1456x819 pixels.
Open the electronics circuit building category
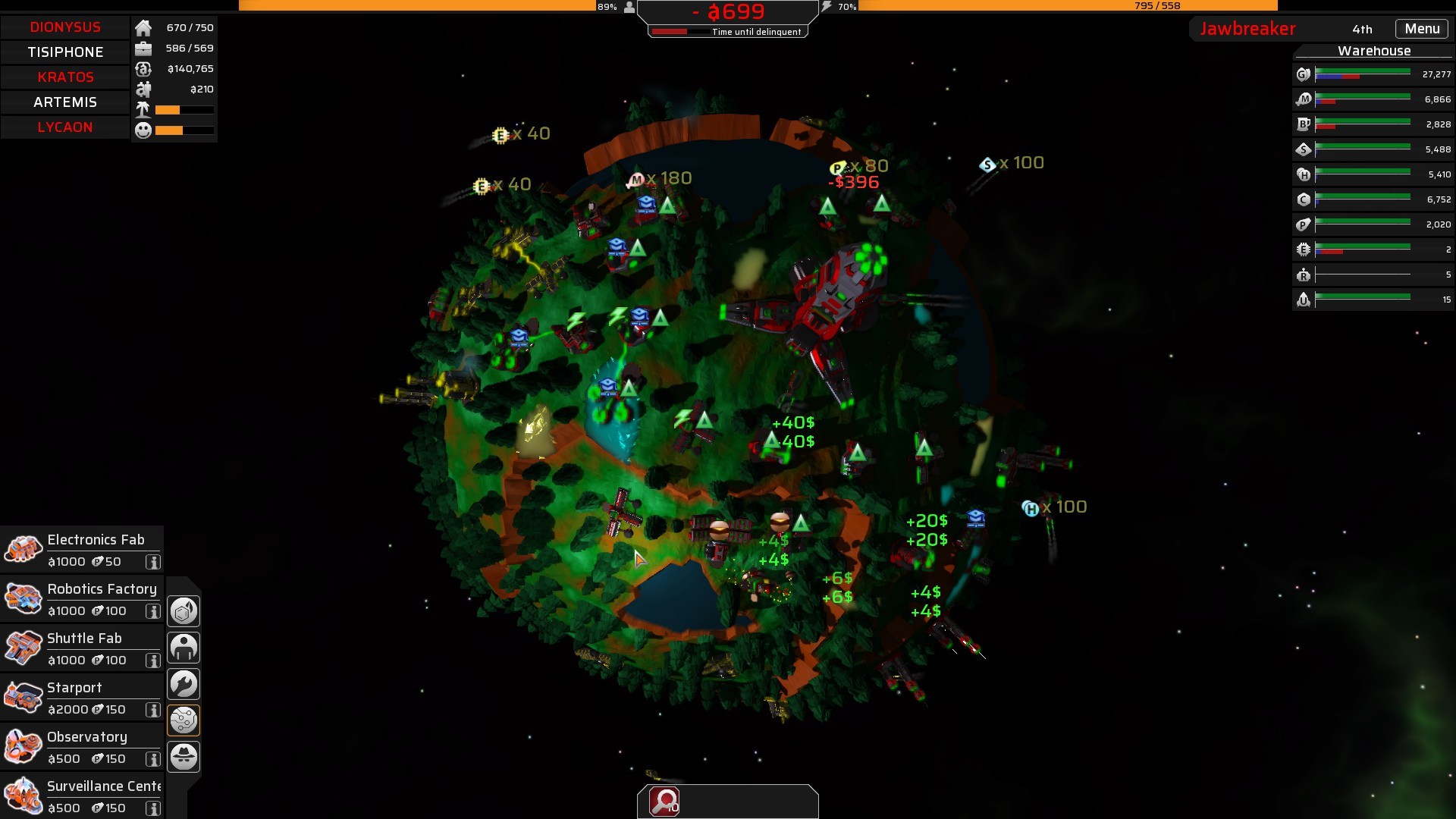184,720
